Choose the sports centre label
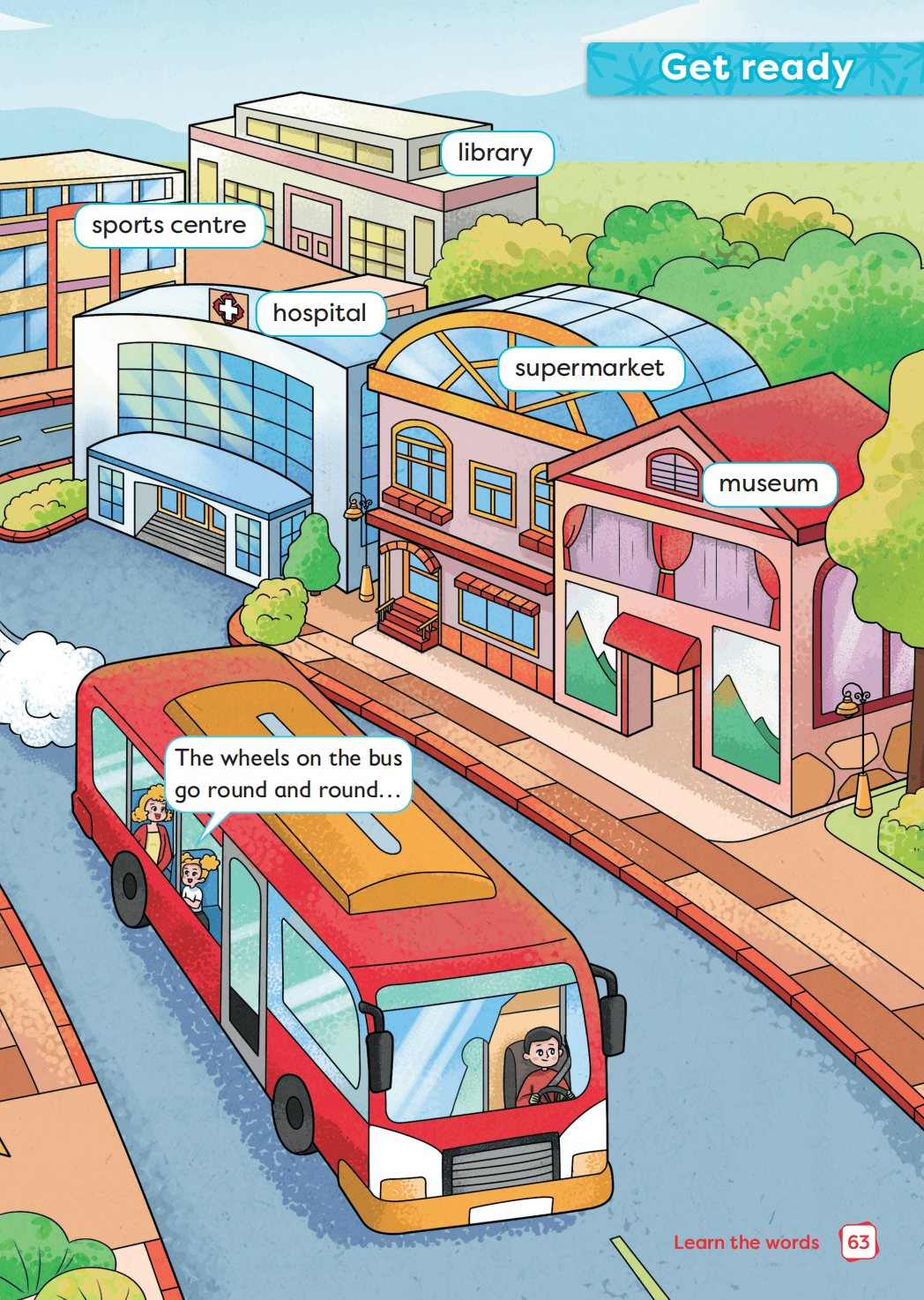The height and width of the screenshot is (1300, 924). tap(169, 226)
